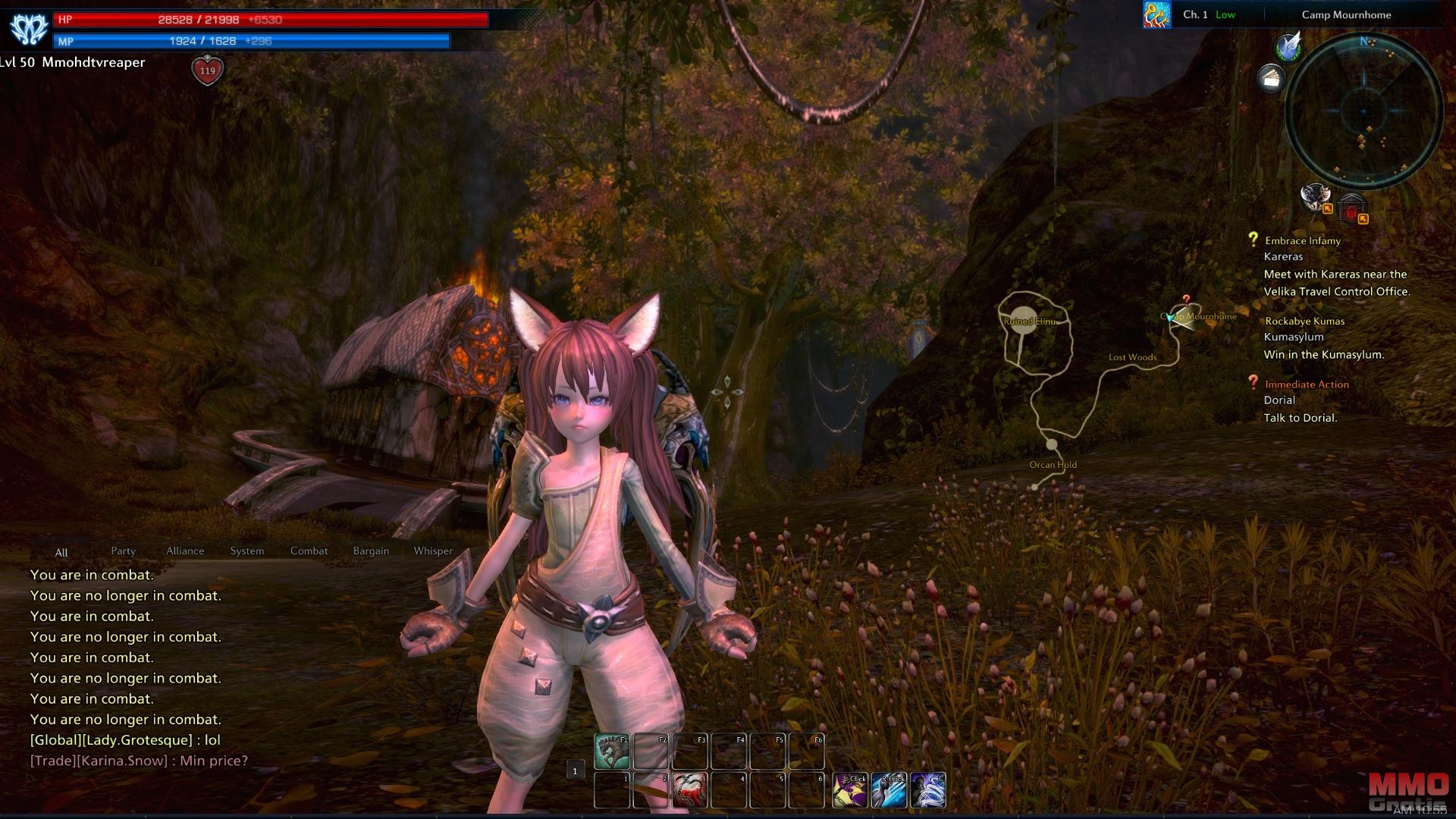Switch to the Bargain chat tab
This screenshot has height=819, width=1456.
click(x=371, y=551)
